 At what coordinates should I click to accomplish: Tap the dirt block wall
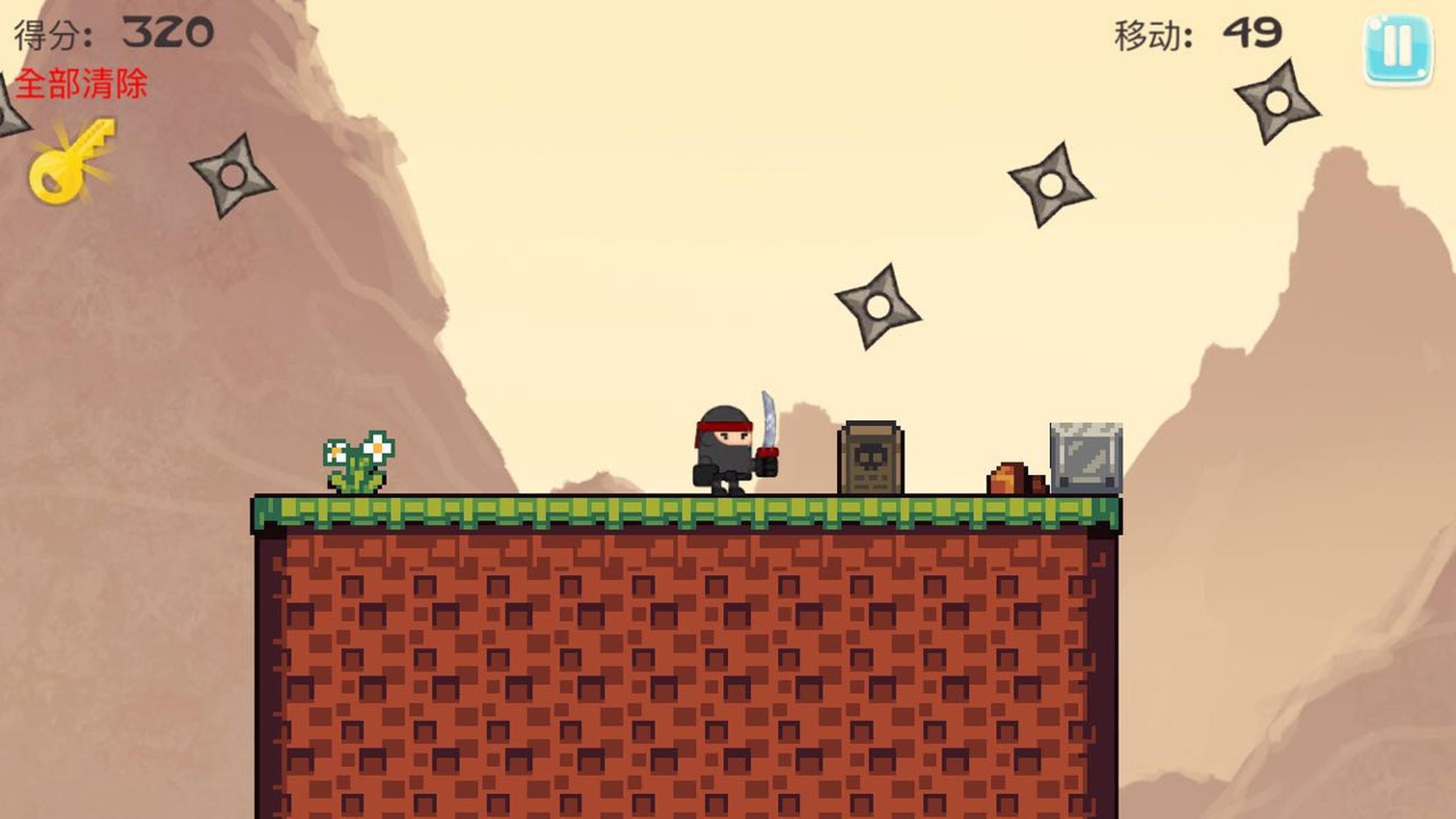[x=659, y=659]
